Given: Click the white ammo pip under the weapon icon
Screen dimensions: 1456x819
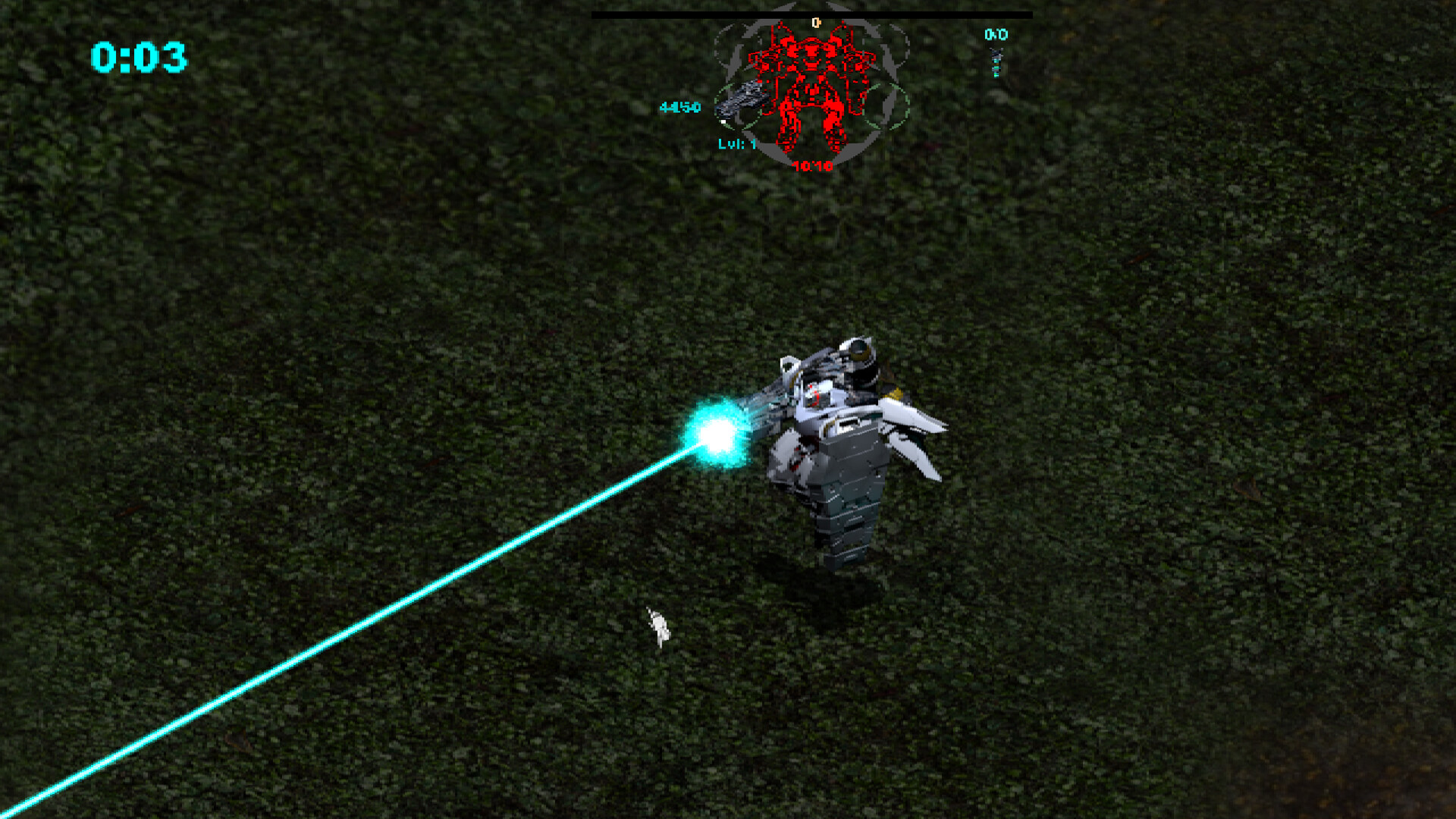Looking at the screenshot, I should point(723,122).
